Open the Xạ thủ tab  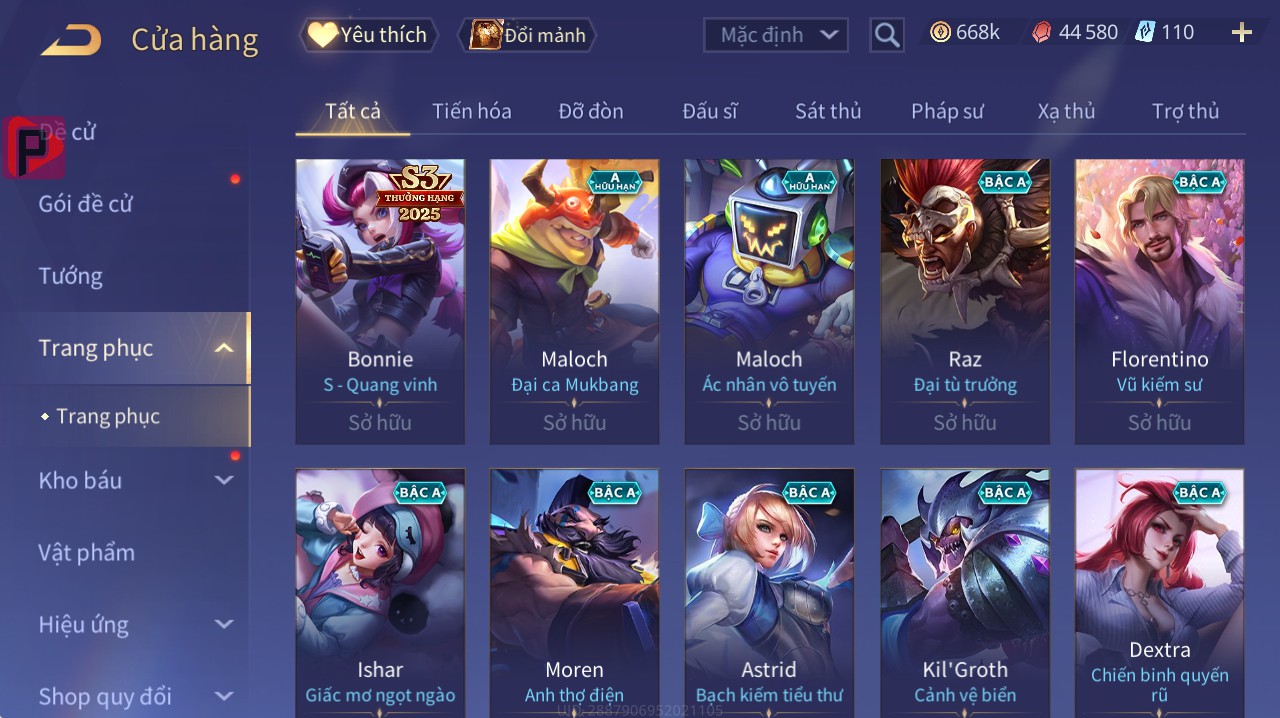tap(1066, 111)
